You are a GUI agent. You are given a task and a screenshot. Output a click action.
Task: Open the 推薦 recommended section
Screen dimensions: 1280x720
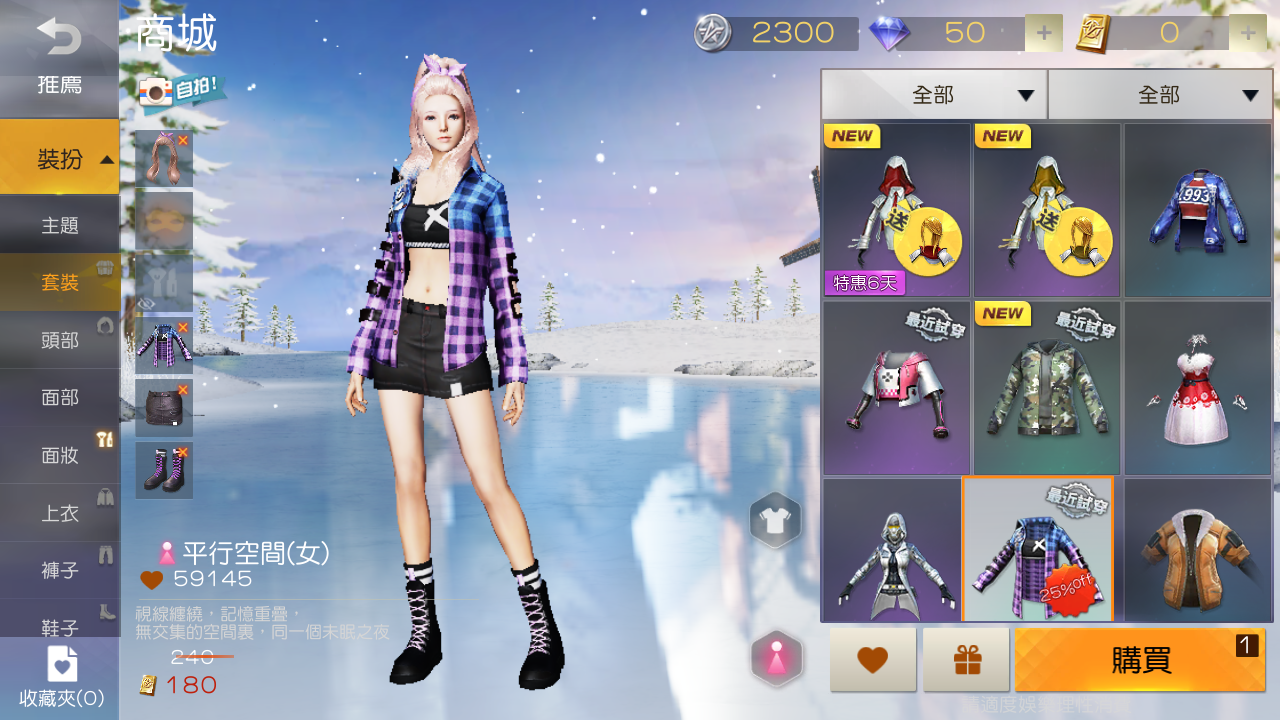[x=59, y=85]
